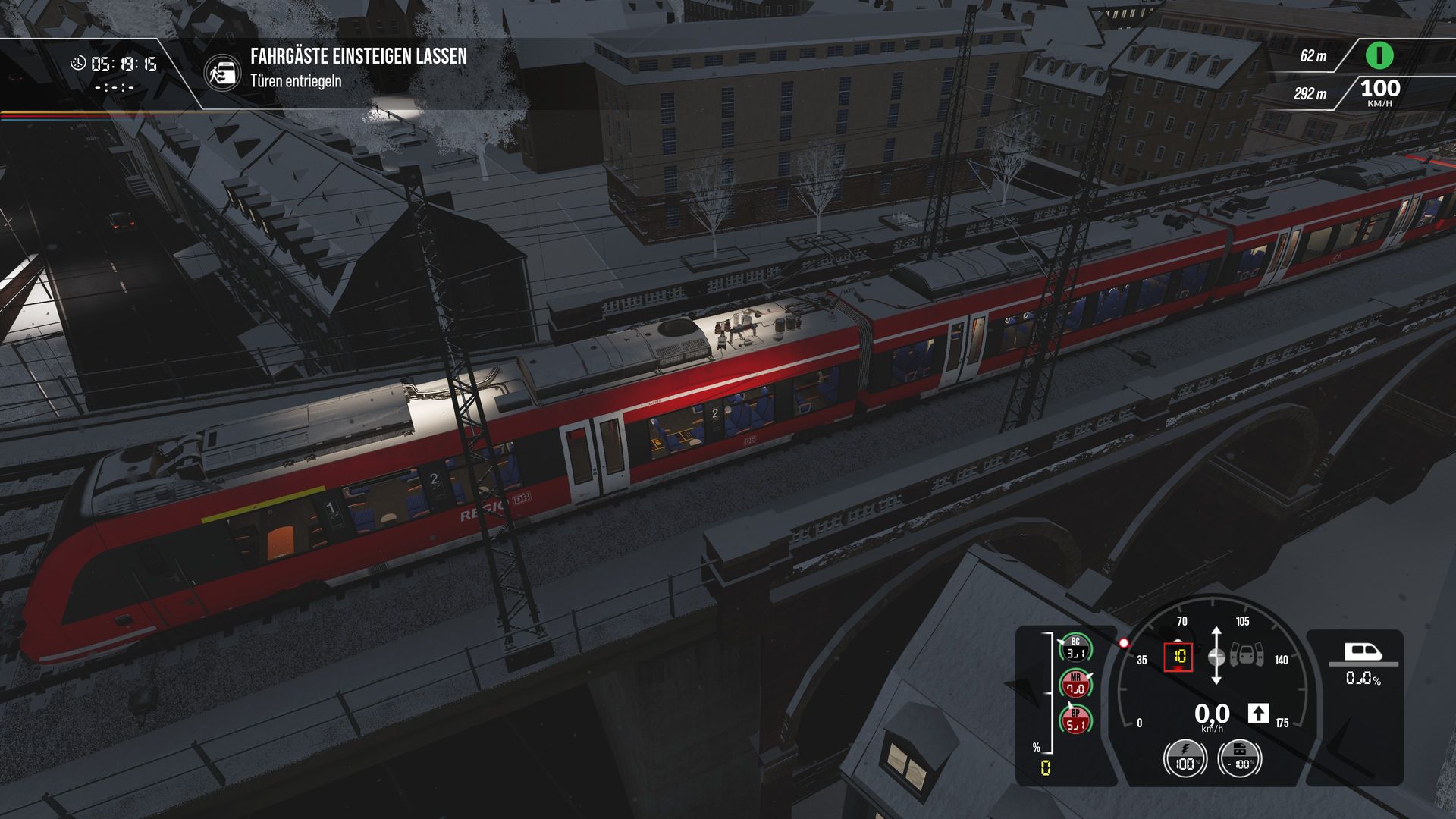This screenshot has width=1456, height=819.
Task: Select the BP brake pipe gauge
Action: point(1075,720)
